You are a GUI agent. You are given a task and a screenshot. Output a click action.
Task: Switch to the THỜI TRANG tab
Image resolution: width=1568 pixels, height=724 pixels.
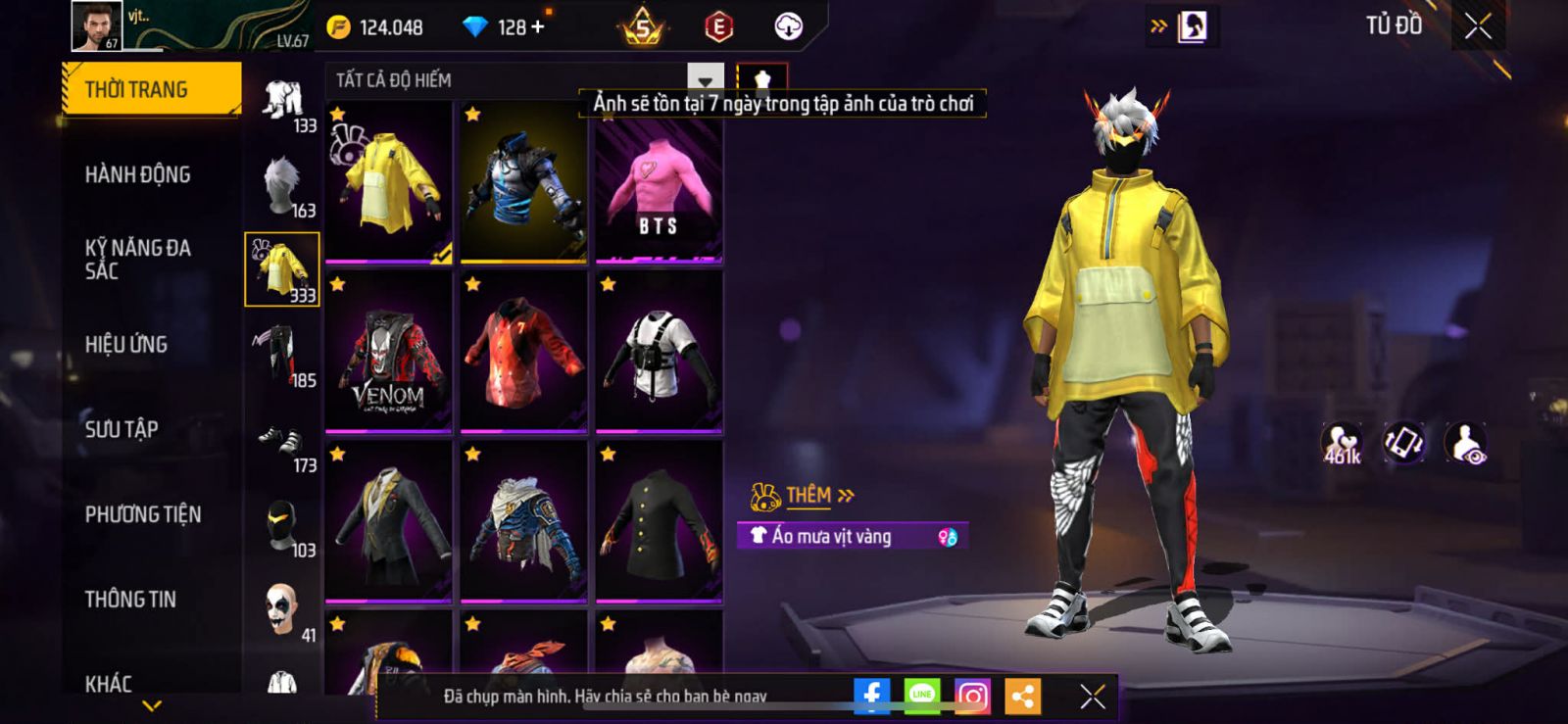coord(151,90)
